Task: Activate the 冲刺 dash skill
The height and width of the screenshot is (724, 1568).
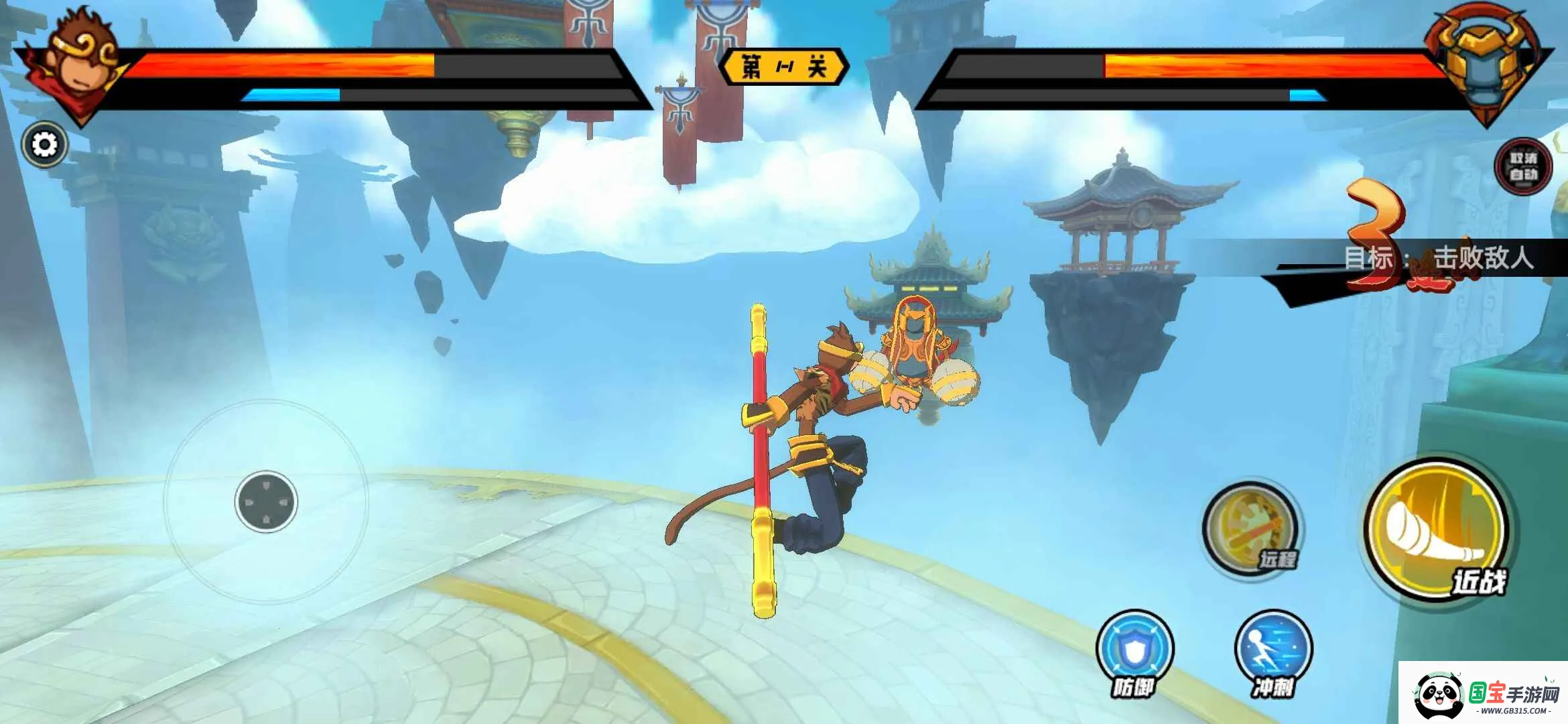Action: [x=1273, y=649]
